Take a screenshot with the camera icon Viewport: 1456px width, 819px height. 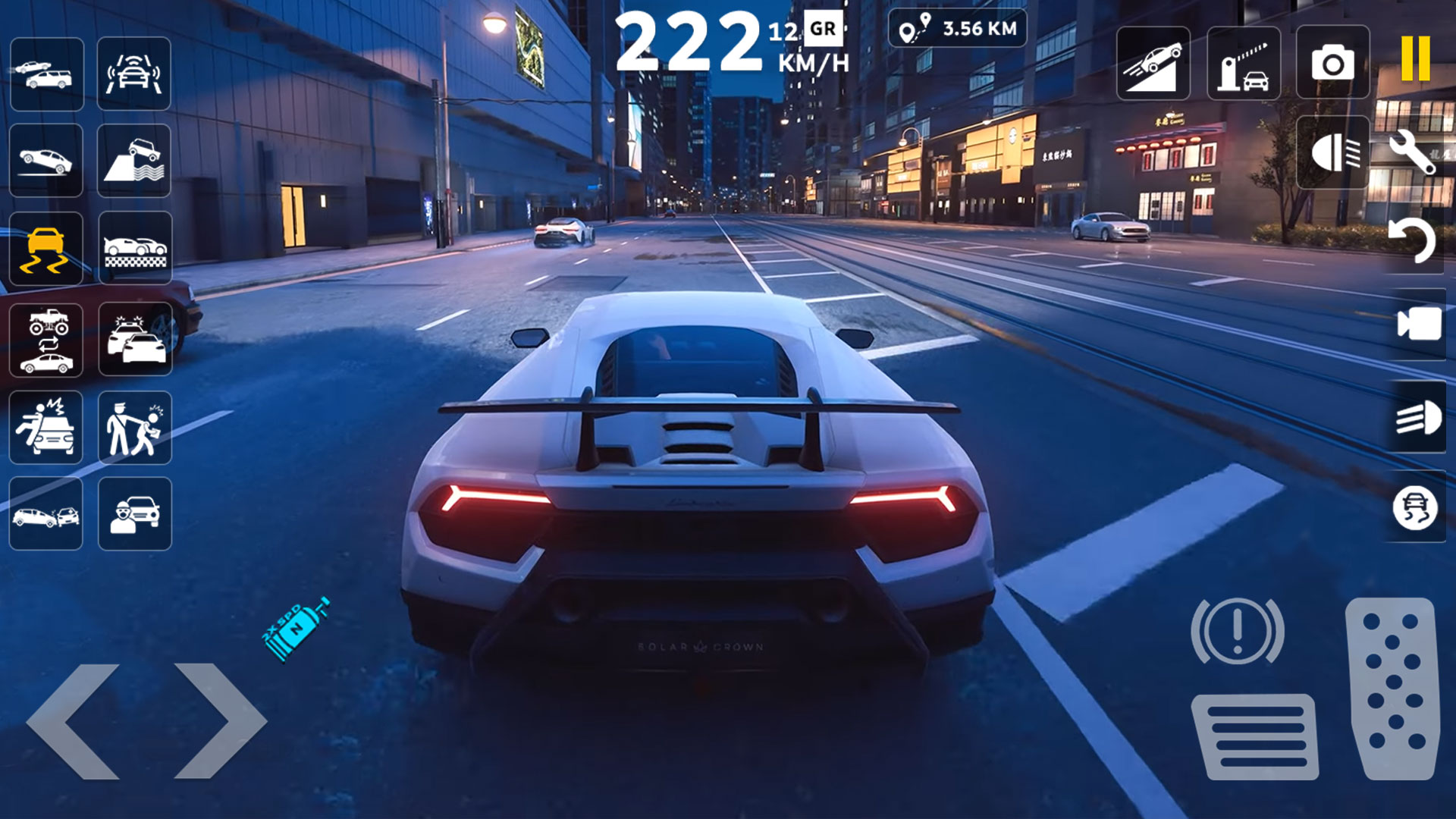coord(1332,62)
